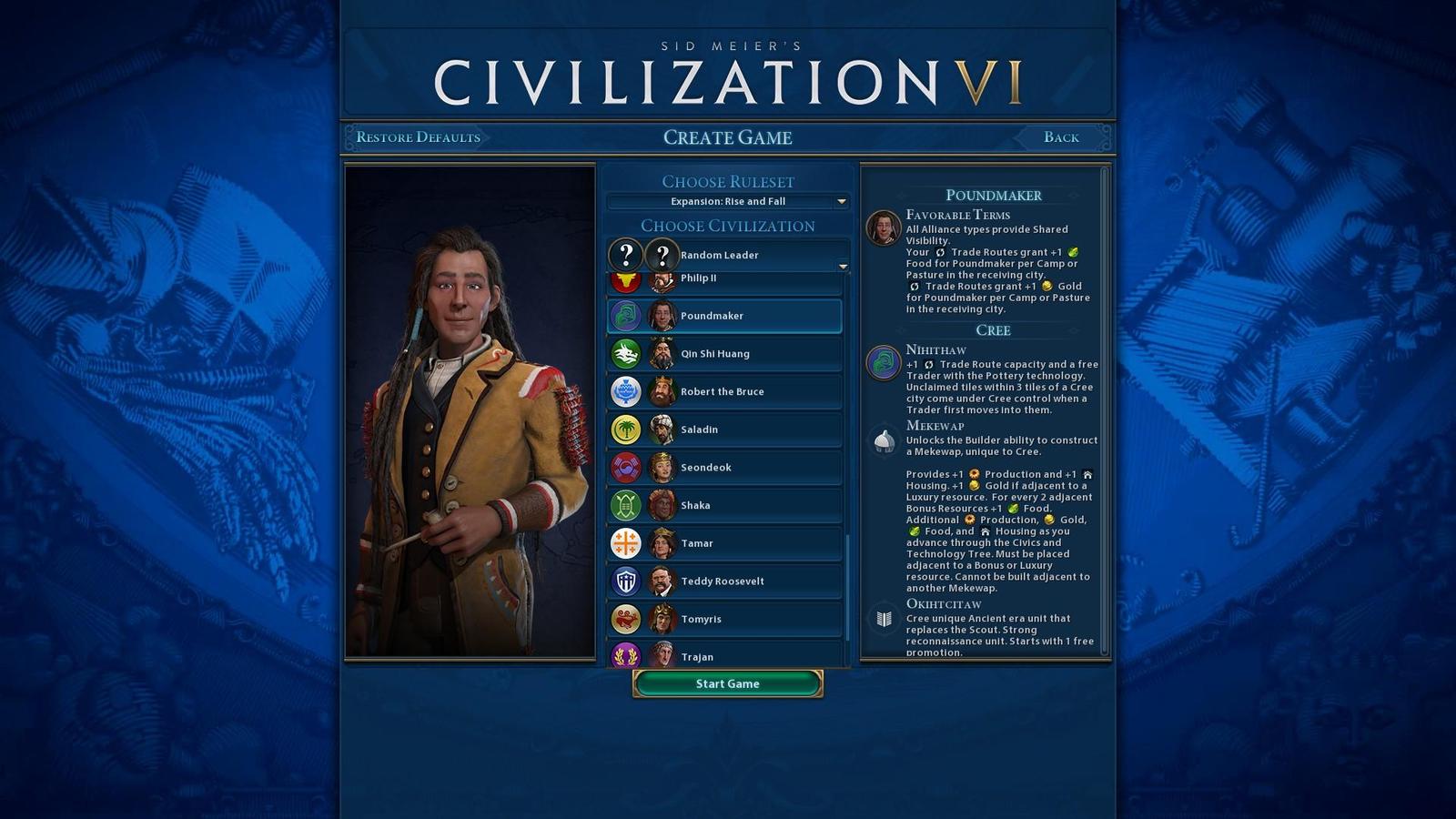Click the Random Leader question mark icon

tap(625, 255)
